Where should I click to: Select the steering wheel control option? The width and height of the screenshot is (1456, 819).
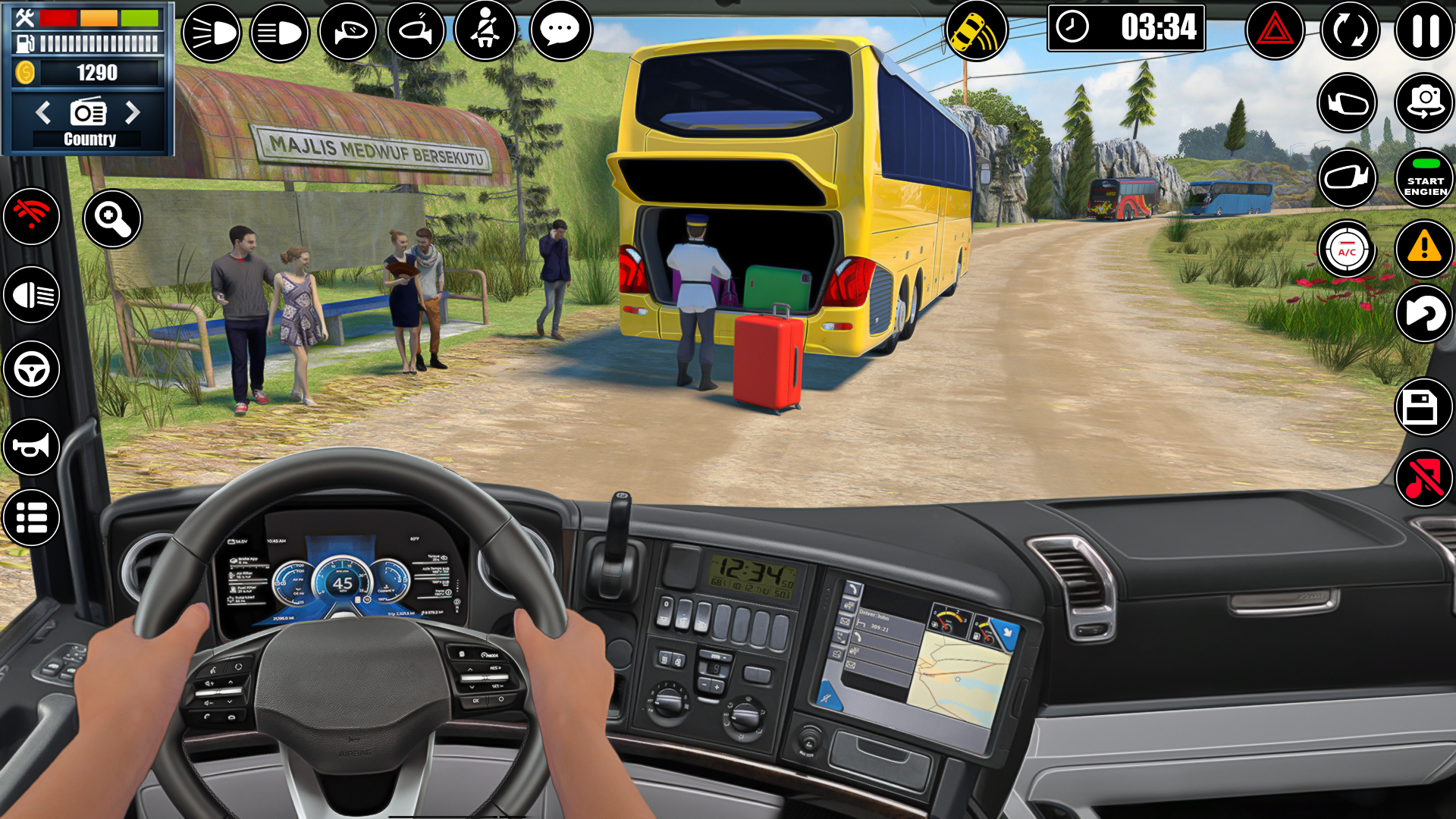32,369
